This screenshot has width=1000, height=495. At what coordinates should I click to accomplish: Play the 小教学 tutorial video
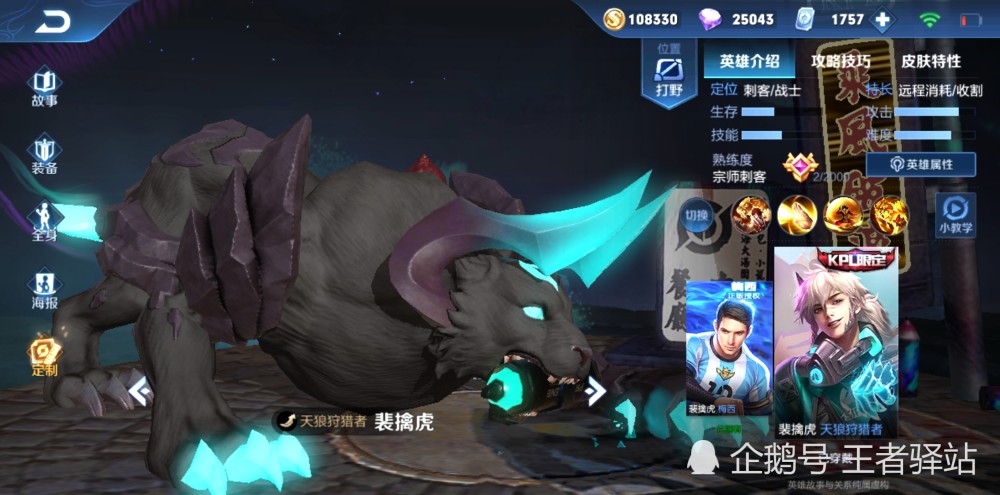tap(956, 214)
